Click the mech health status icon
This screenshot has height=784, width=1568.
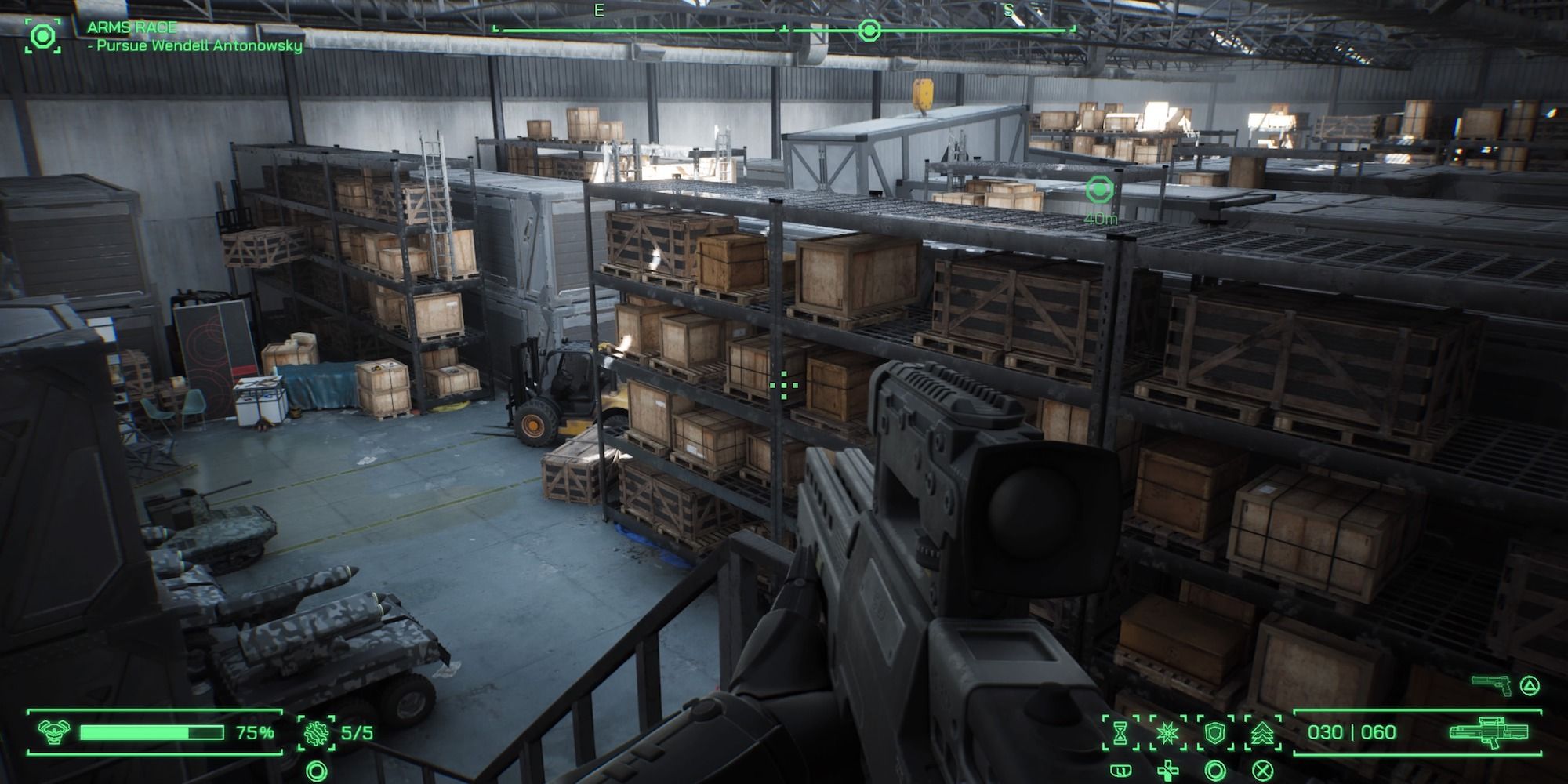(x=53, y=732)
